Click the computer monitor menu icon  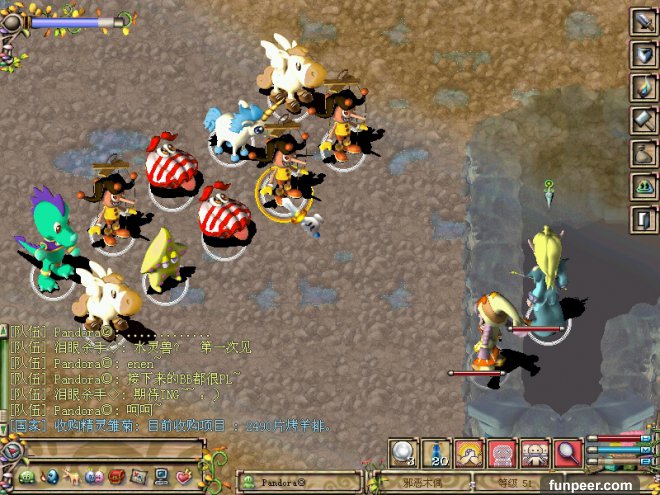click(162, 475)
